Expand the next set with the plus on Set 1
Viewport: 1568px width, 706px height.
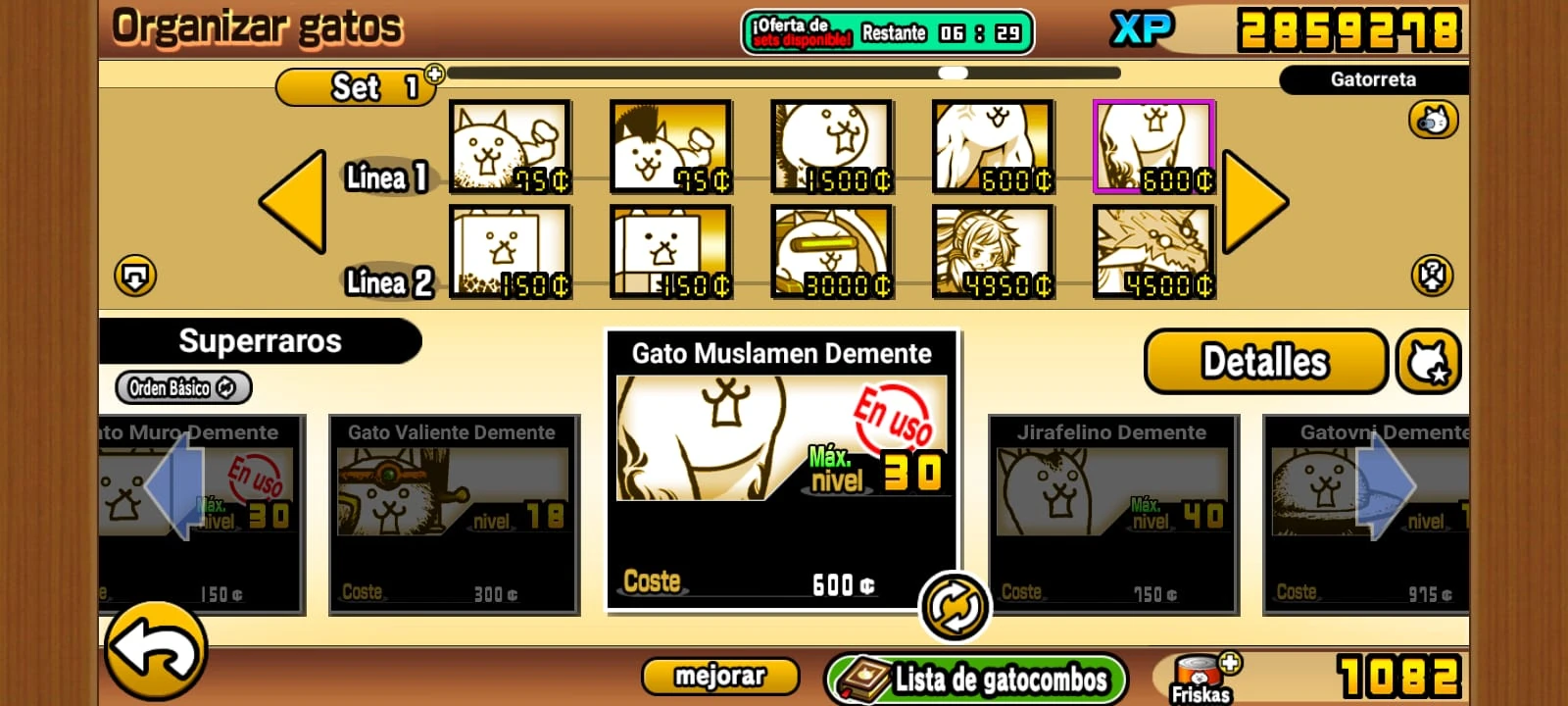click(x=435, y=75)
